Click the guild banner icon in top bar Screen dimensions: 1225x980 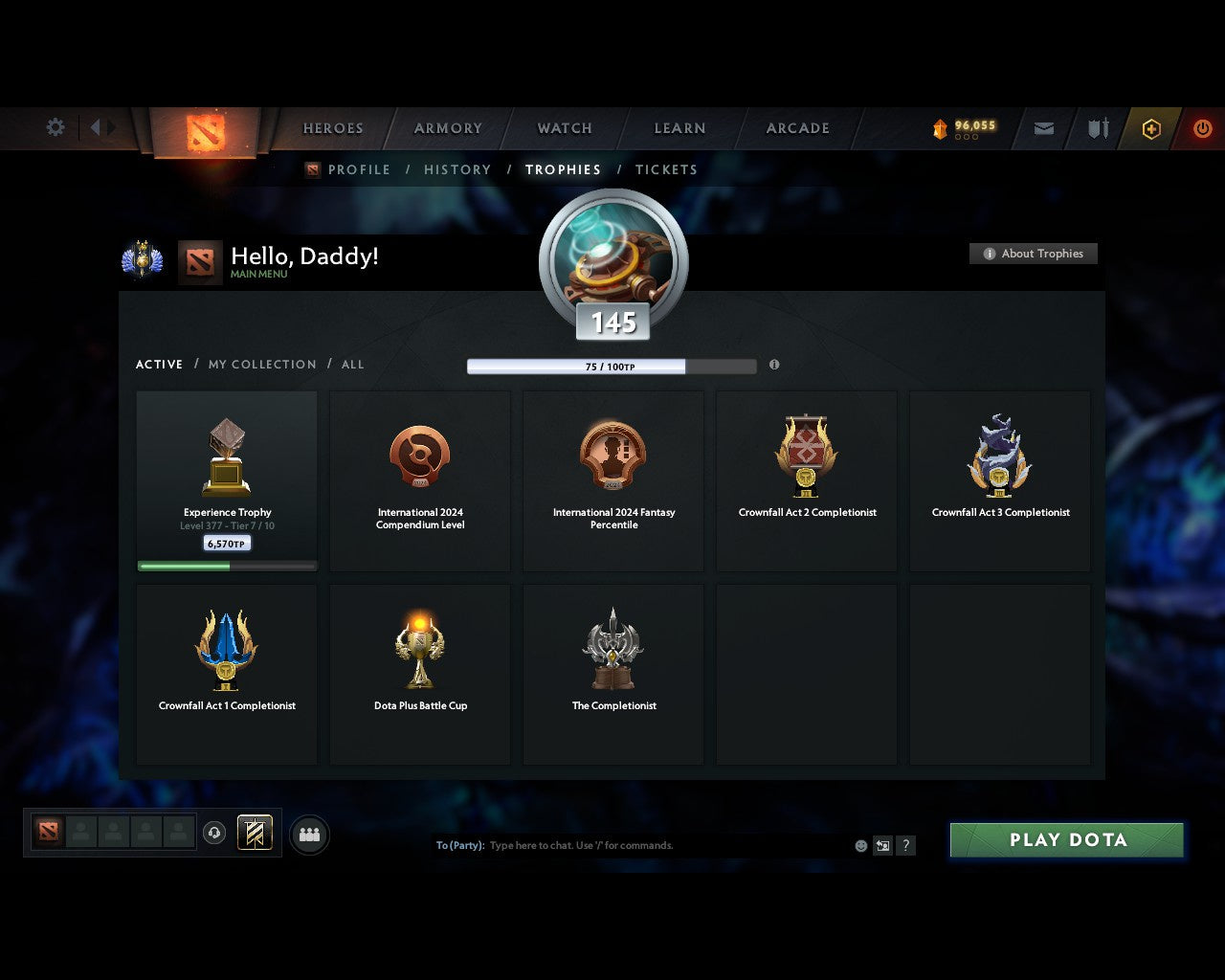click(x=1097, y=127)
